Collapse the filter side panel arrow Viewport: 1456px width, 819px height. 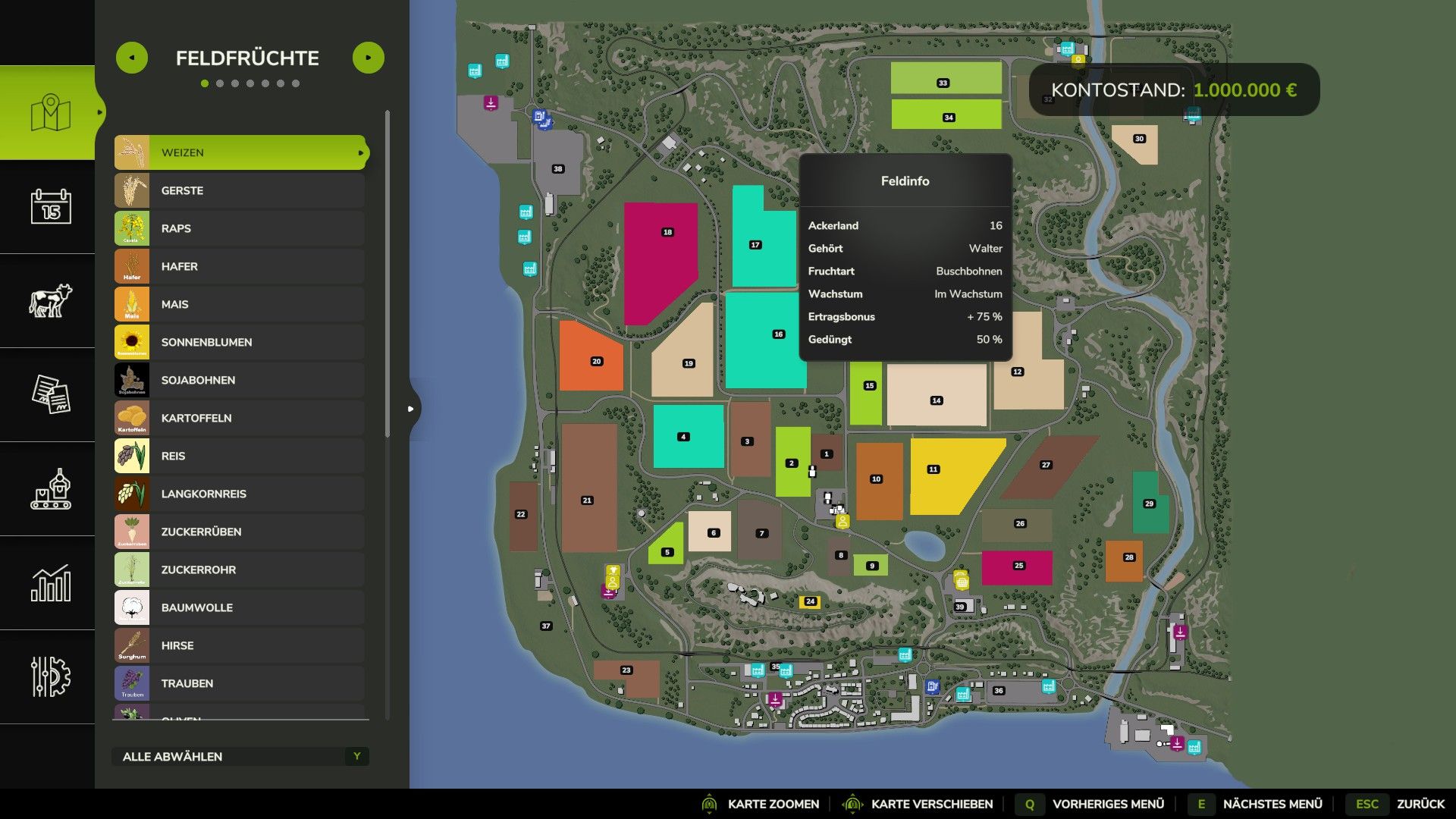(x=410, y=409)
